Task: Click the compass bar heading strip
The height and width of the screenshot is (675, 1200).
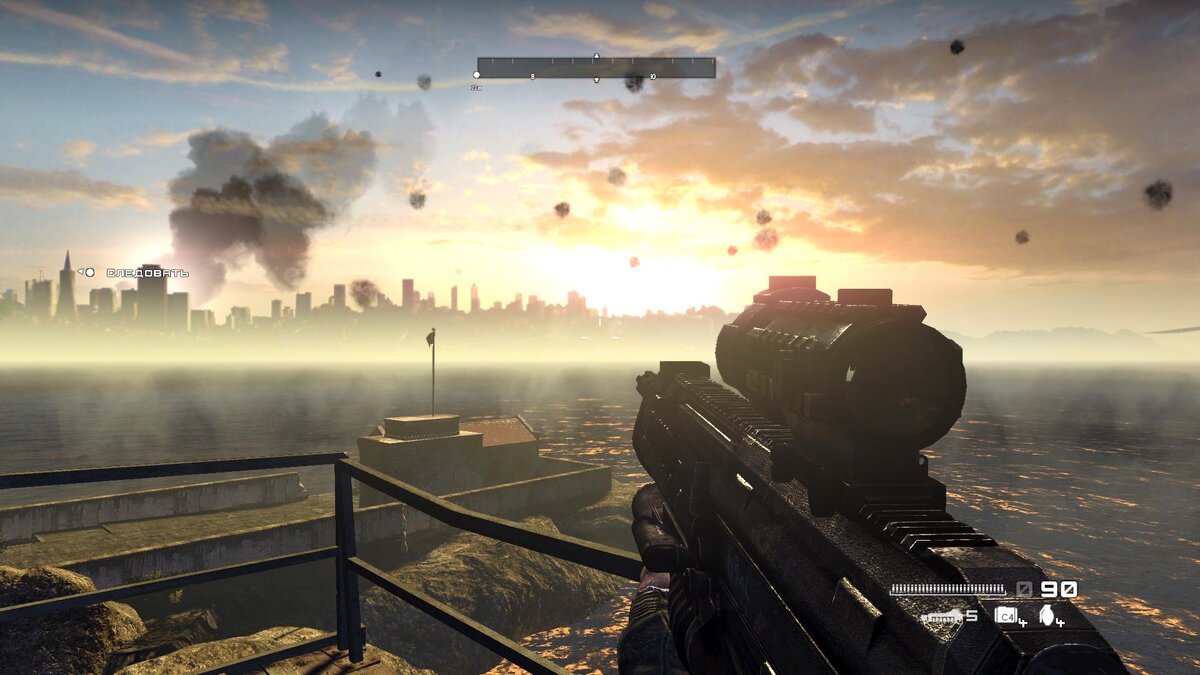Action: tap(596, 67)
